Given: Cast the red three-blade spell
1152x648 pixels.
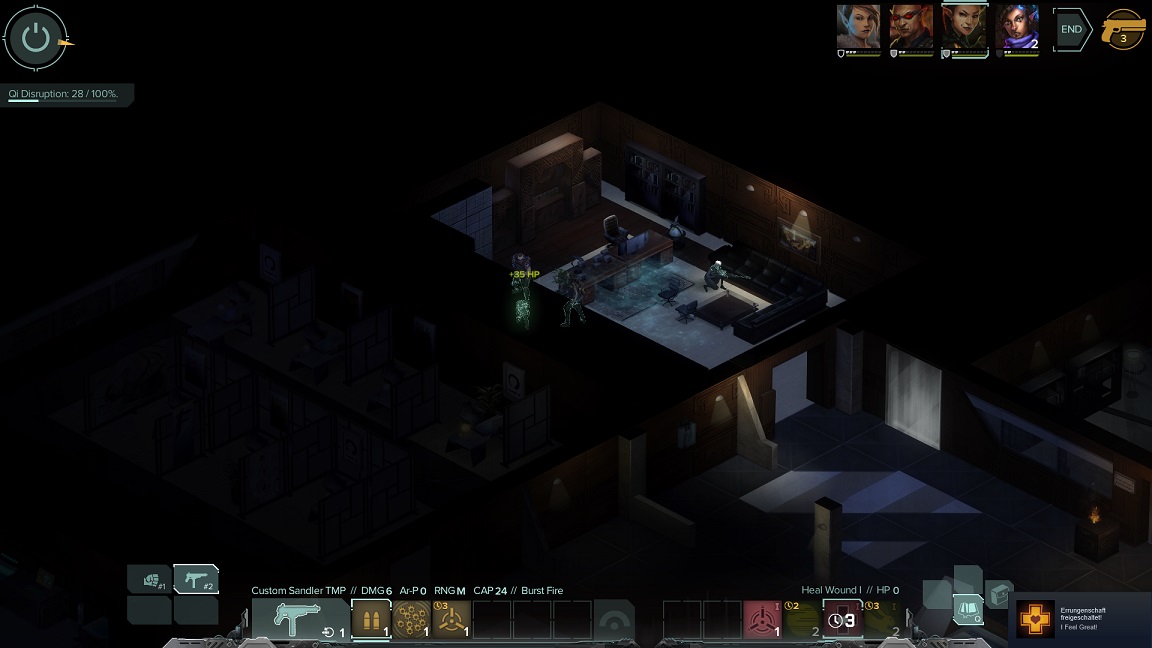Looking at the screenshot, I should [762, 619].
